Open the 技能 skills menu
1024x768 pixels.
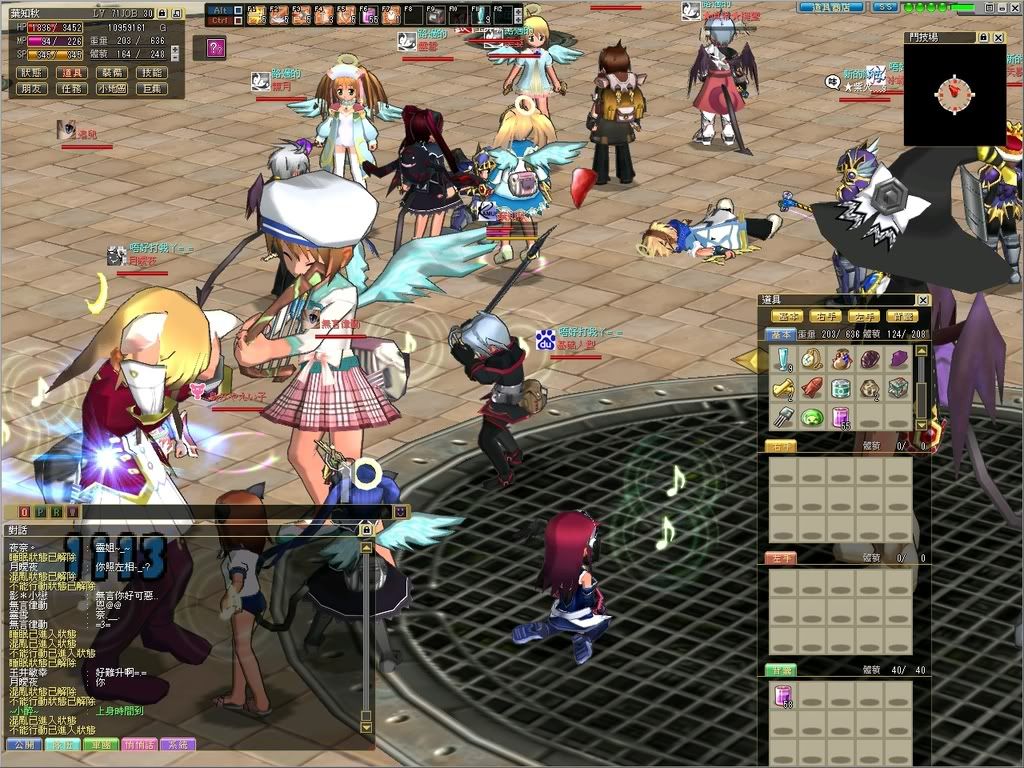(151, 72)
